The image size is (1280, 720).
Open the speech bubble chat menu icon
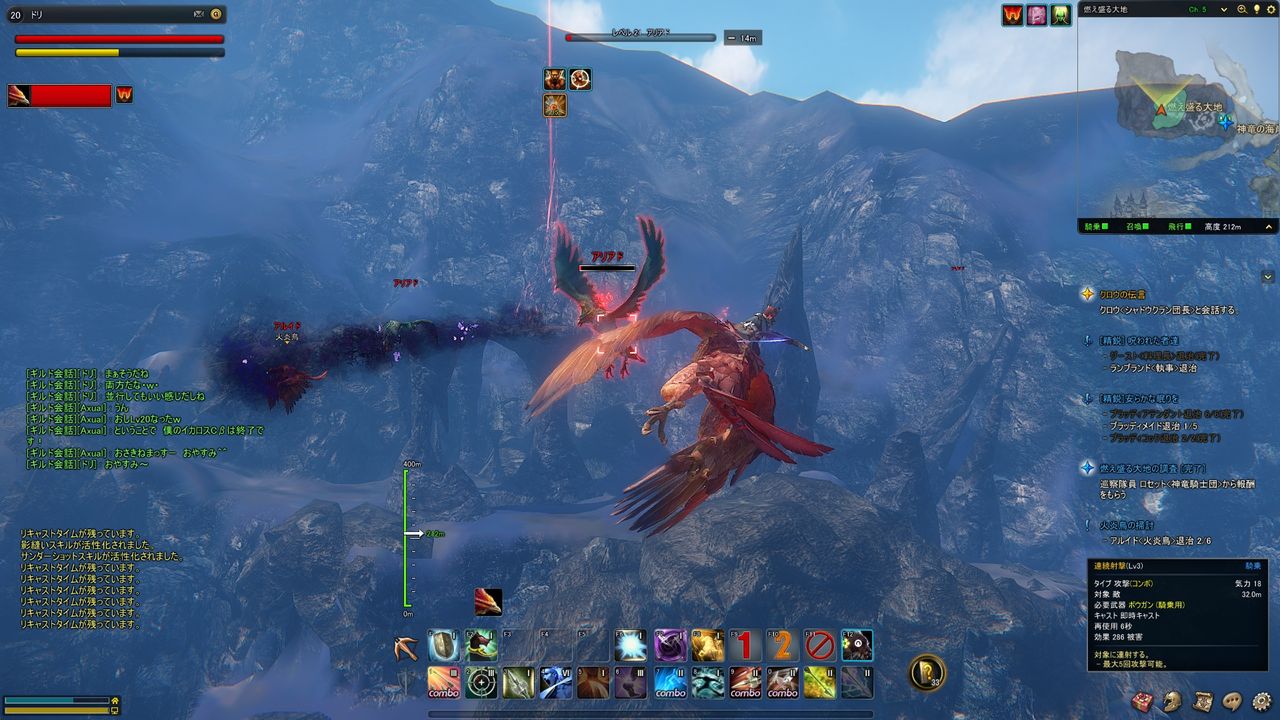tap(1232, 701)
